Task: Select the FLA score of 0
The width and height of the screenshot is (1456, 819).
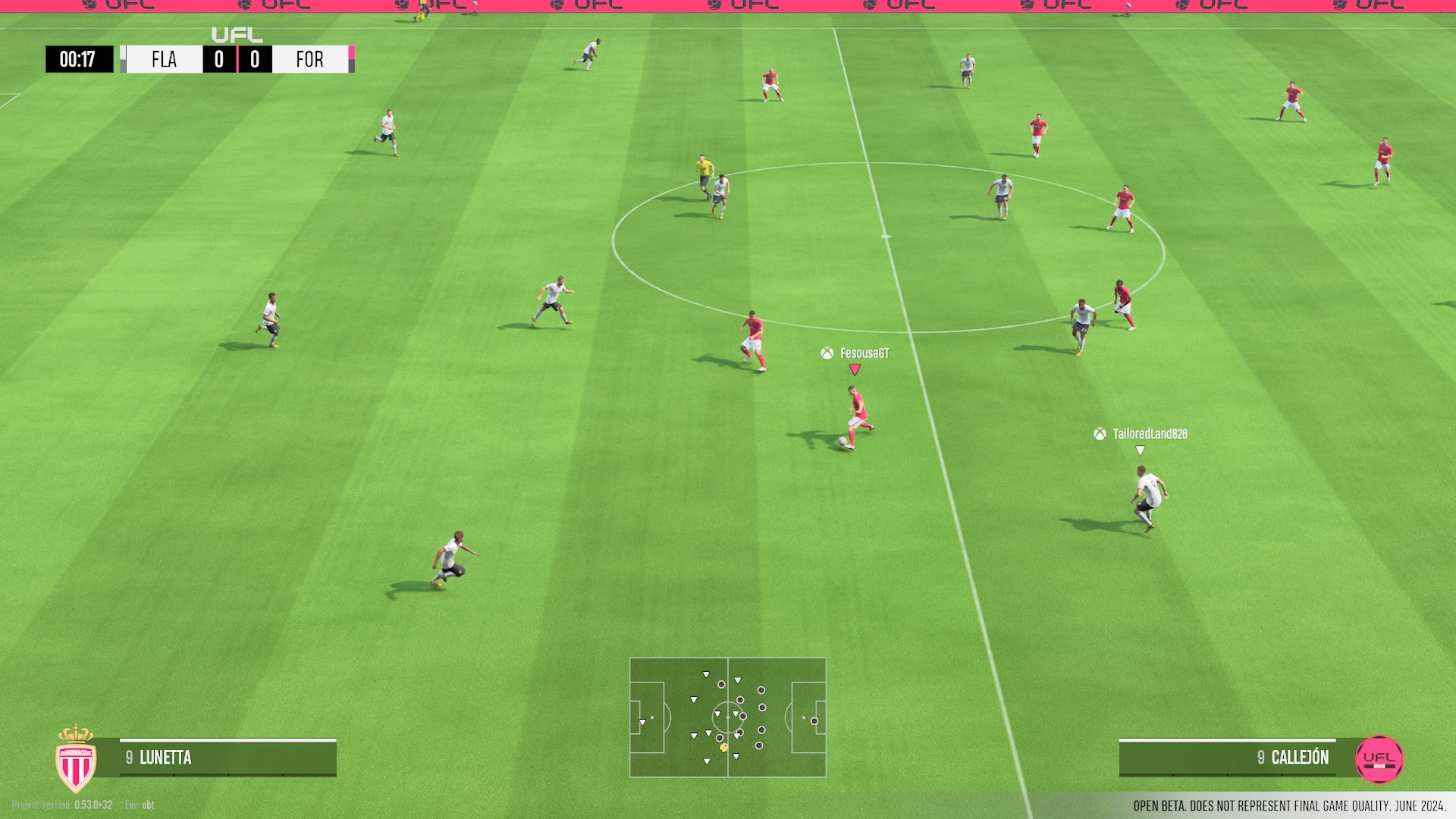Action: [219, 59]
